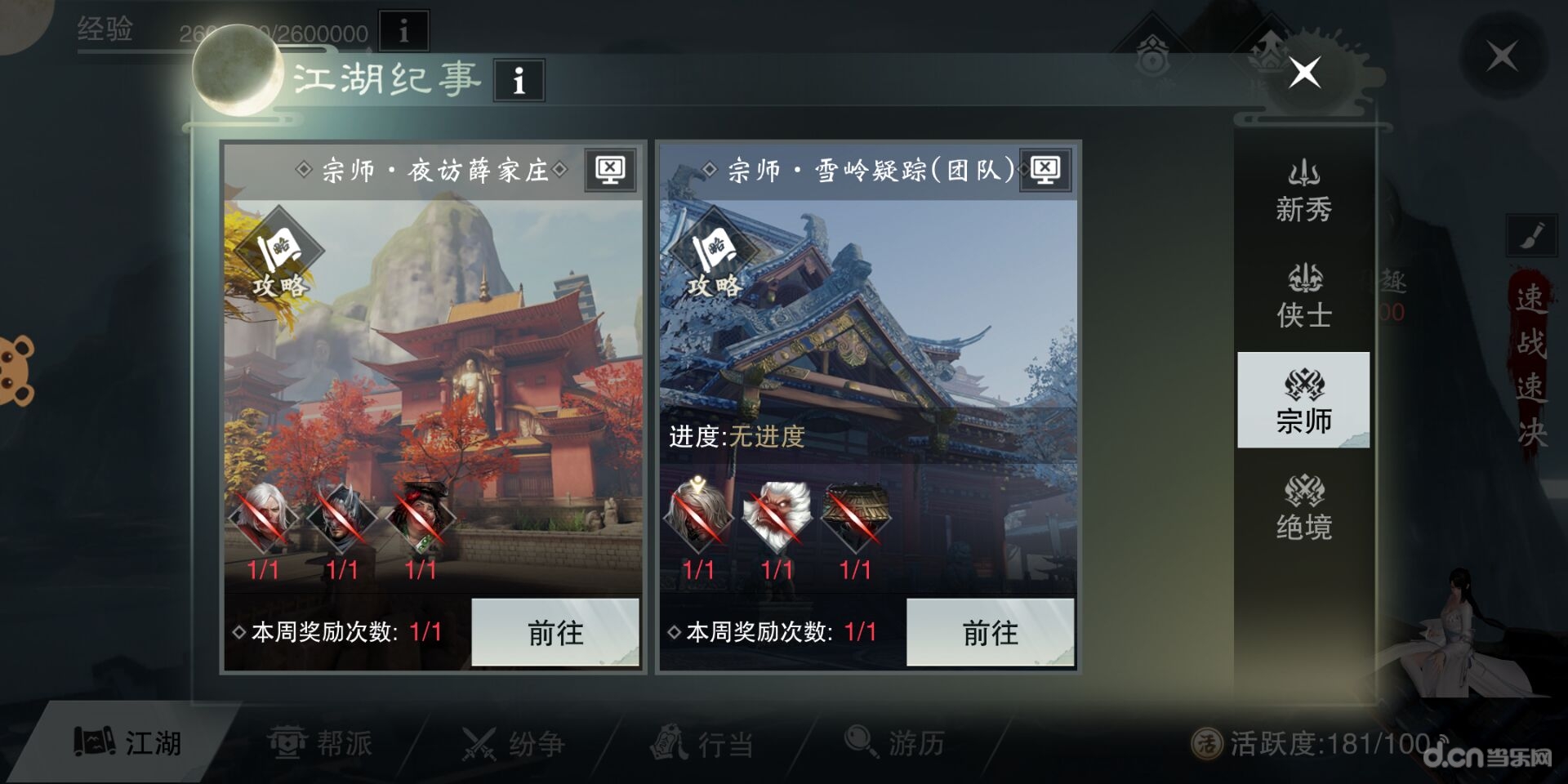Select the 宗师 difficulty tab
1568x784 pixels.
click(1303, 400)
